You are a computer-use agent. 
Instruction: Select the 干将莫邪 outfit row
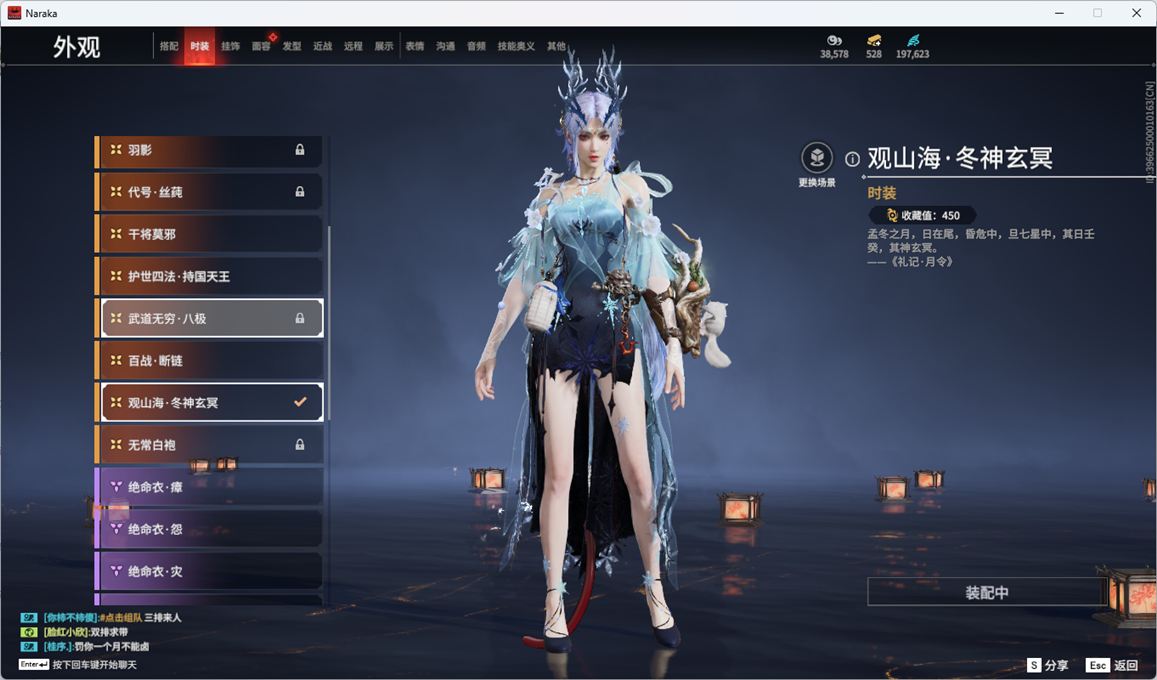(x=210, y=234)
